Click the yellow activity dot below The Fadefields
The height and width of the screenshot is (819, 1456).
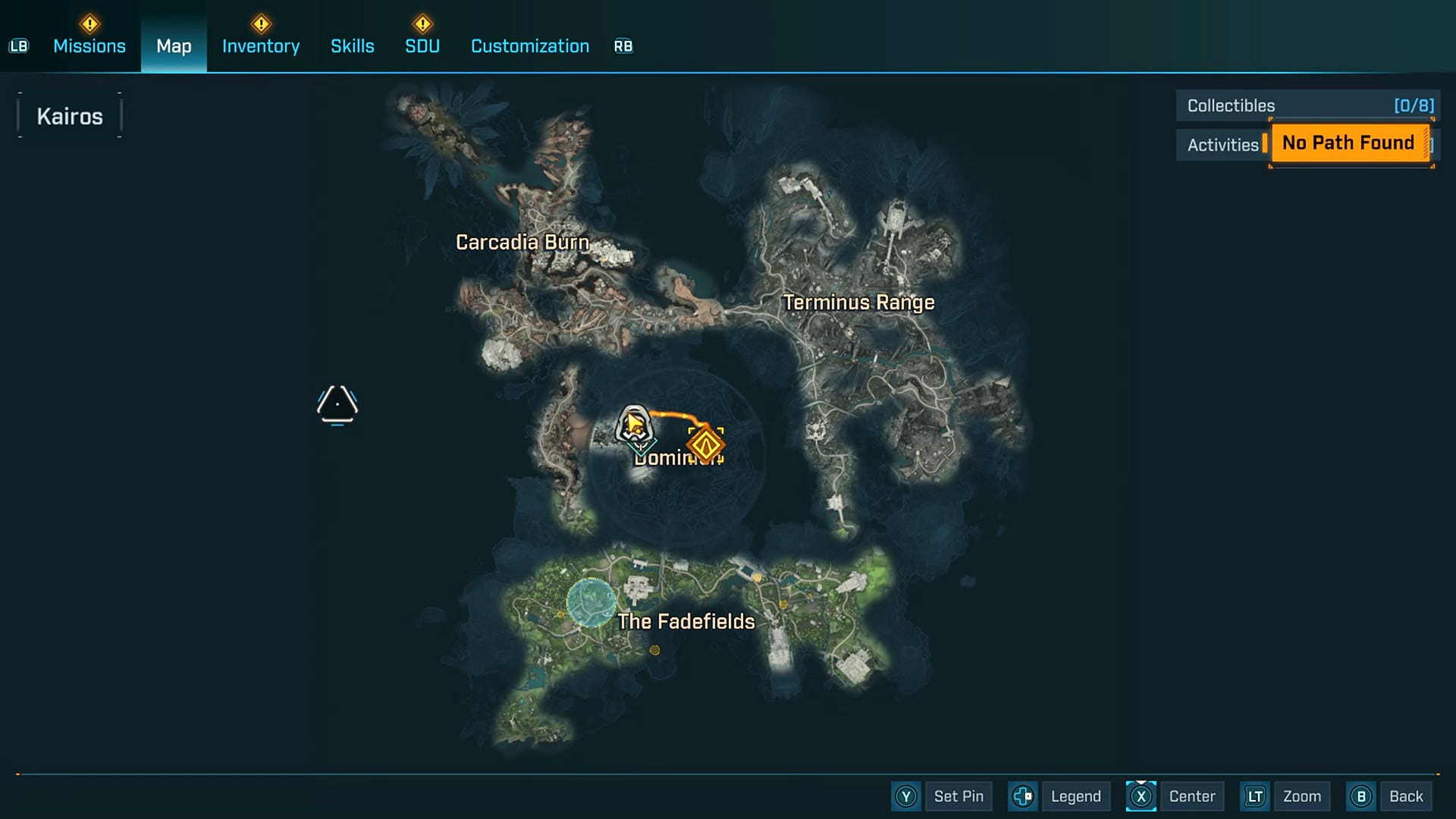[654, 650]
